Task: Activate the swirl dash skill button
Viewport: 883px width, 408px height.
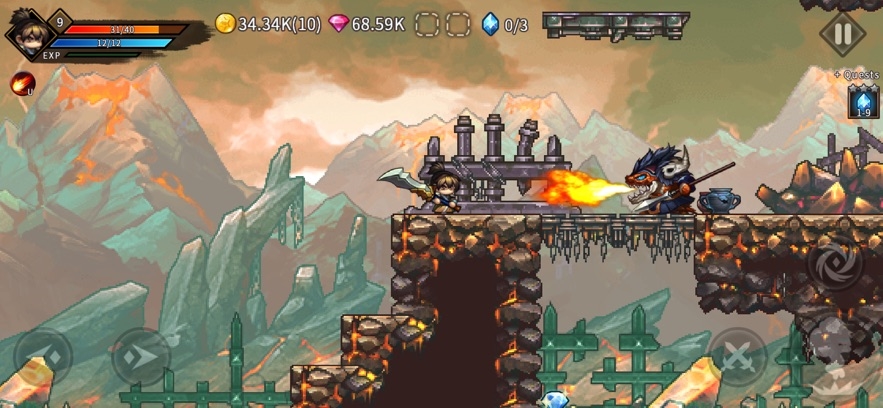Action: point(834,262)
